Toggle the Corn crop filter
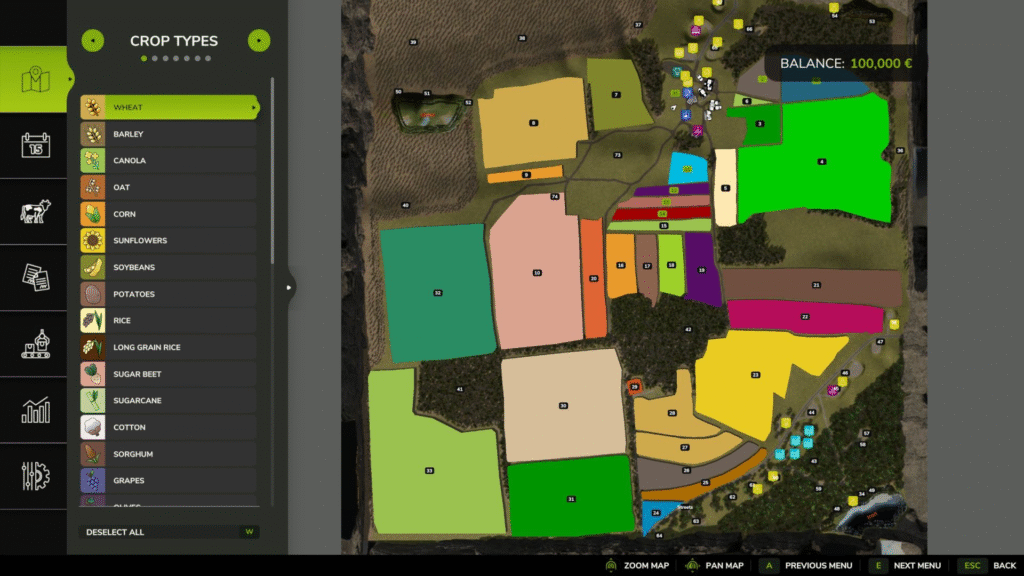The image size is (1024, 576). click(170, 214)
